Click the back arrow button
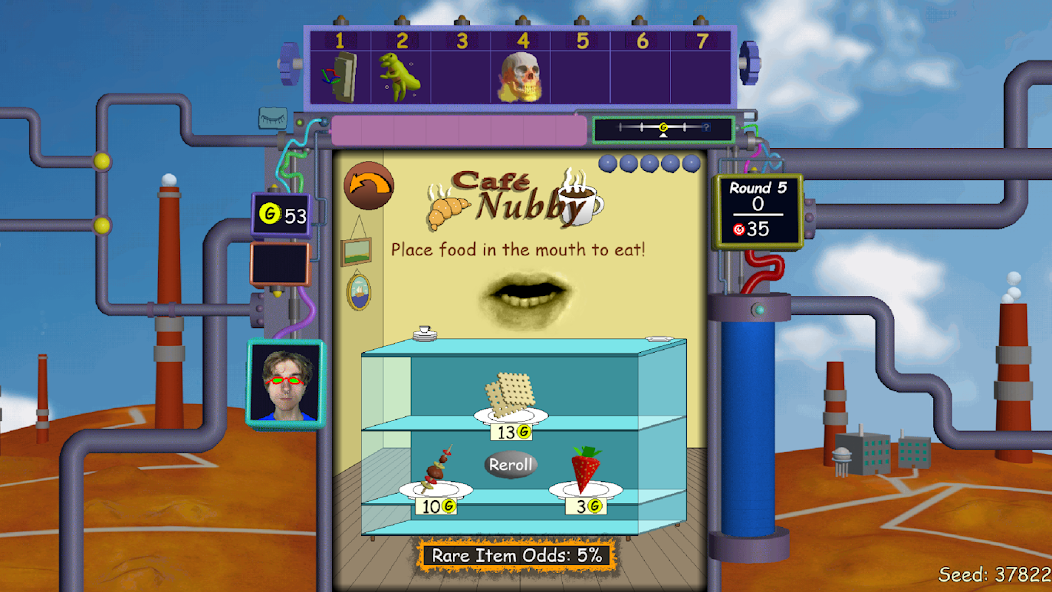Viewport: 1052px width, 592px height. click(x=369, y=186)
